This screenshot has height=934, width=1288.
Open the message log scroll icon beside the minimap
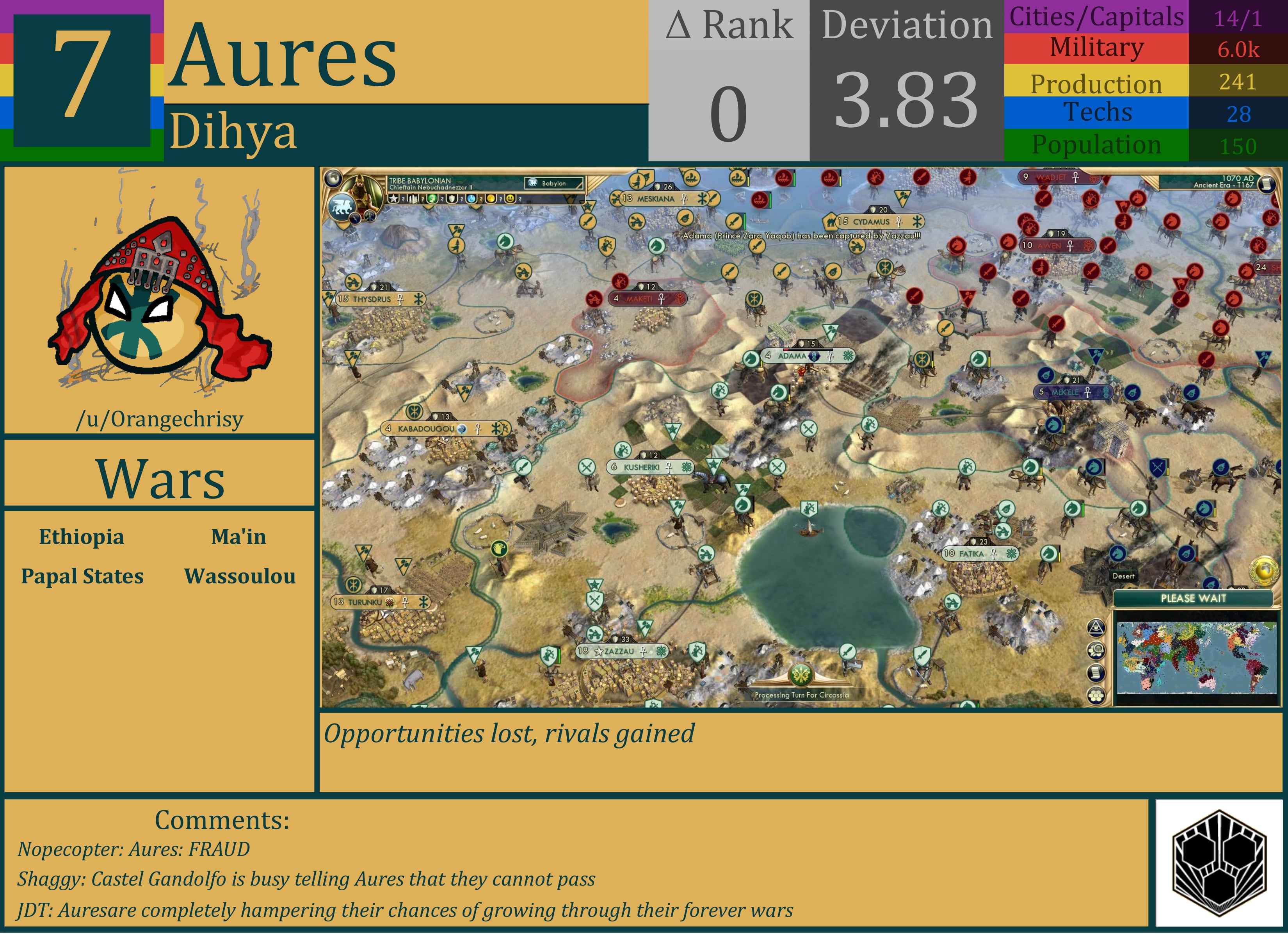[1096, 673]
